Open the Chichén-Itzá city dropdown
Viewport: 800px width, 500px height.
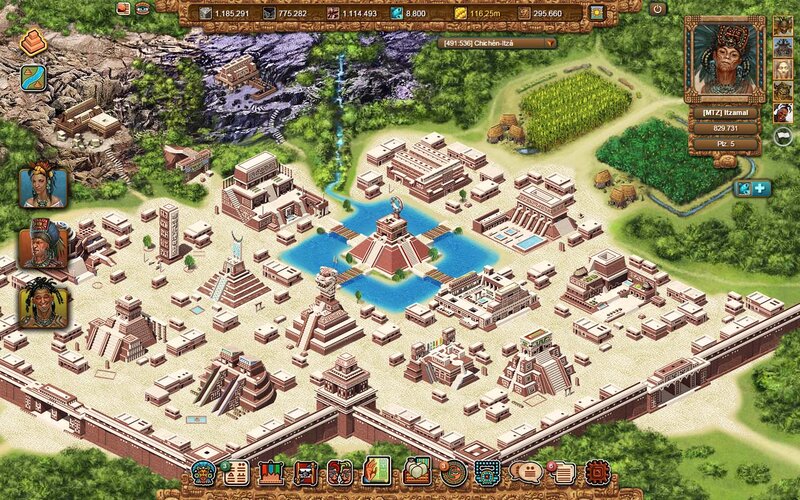coord(498,44)
